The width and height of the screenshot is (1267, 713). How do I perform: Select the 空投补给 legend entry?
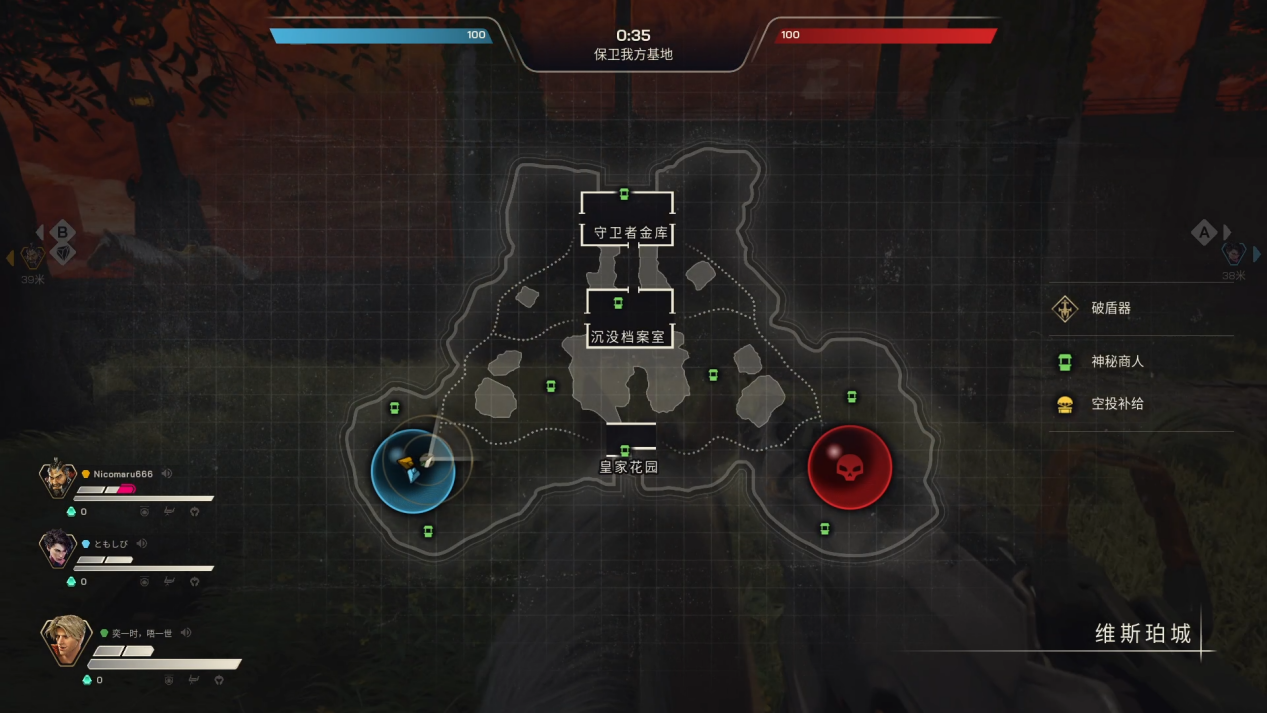(1117, 404)
